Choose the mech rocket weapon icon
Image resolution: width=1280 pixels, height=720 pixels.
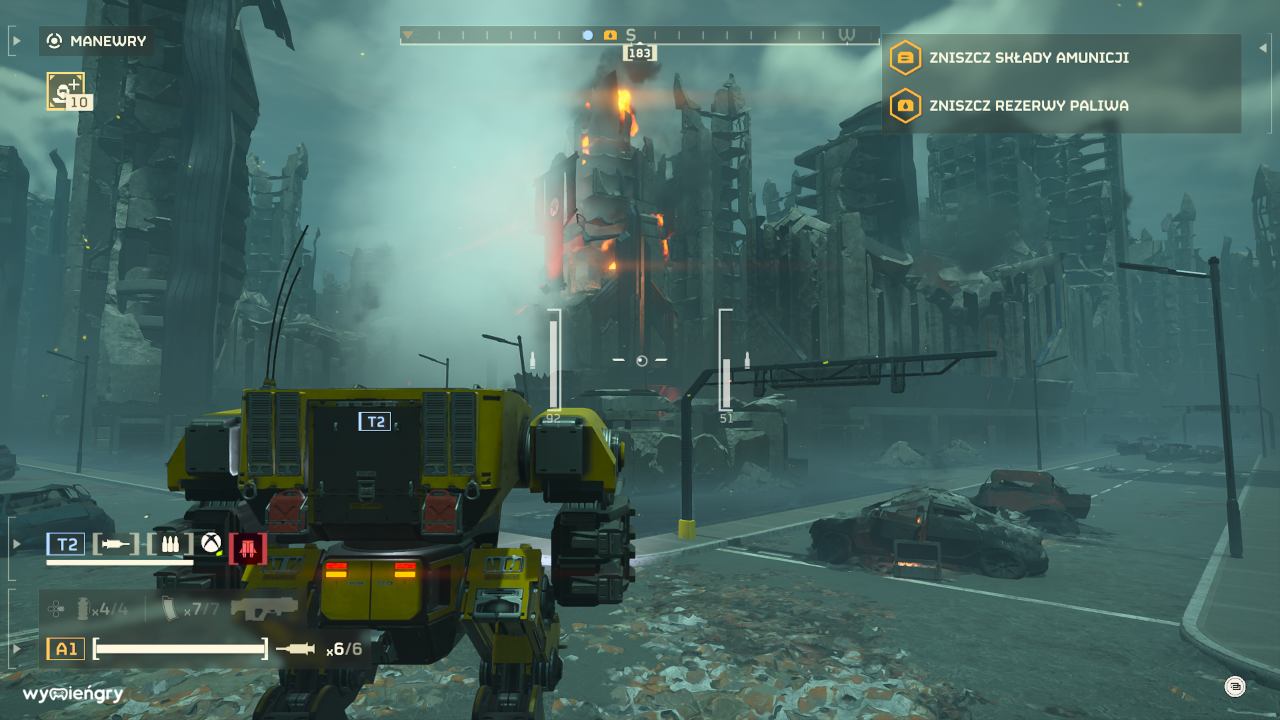pos(115,544)
